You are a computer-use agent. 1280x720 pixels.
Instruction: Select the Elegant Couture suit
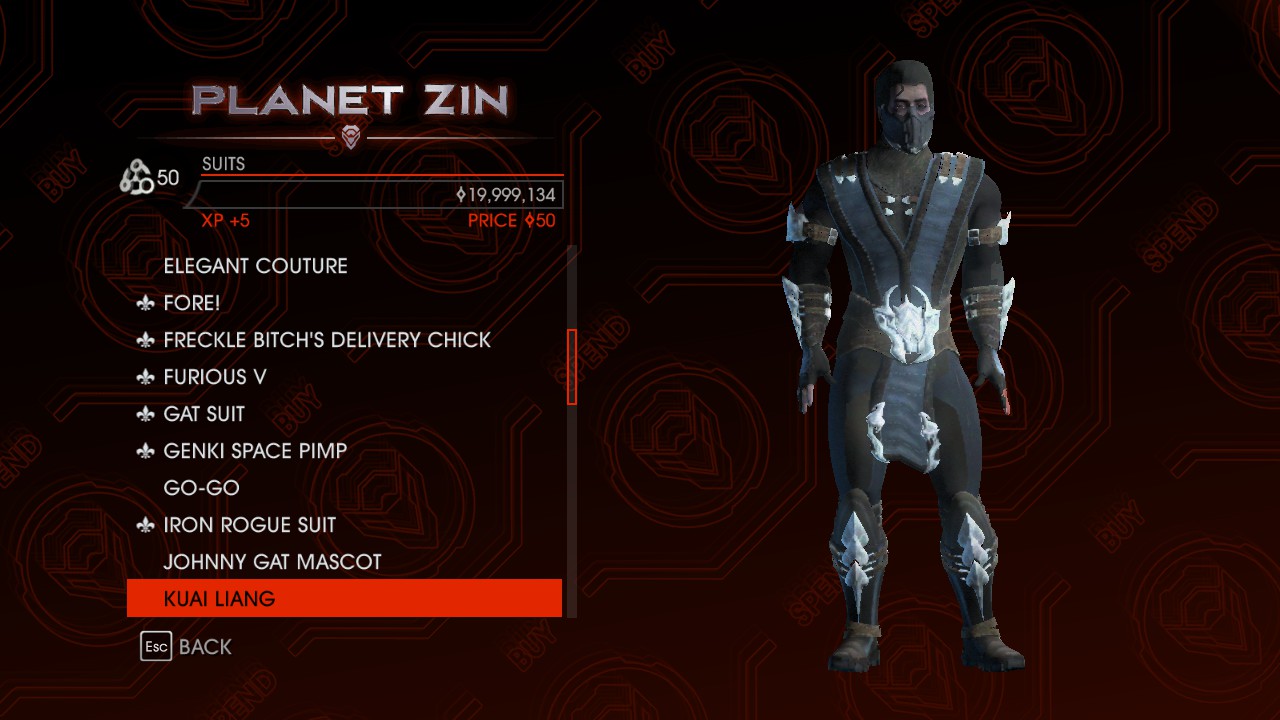point(255,266)
